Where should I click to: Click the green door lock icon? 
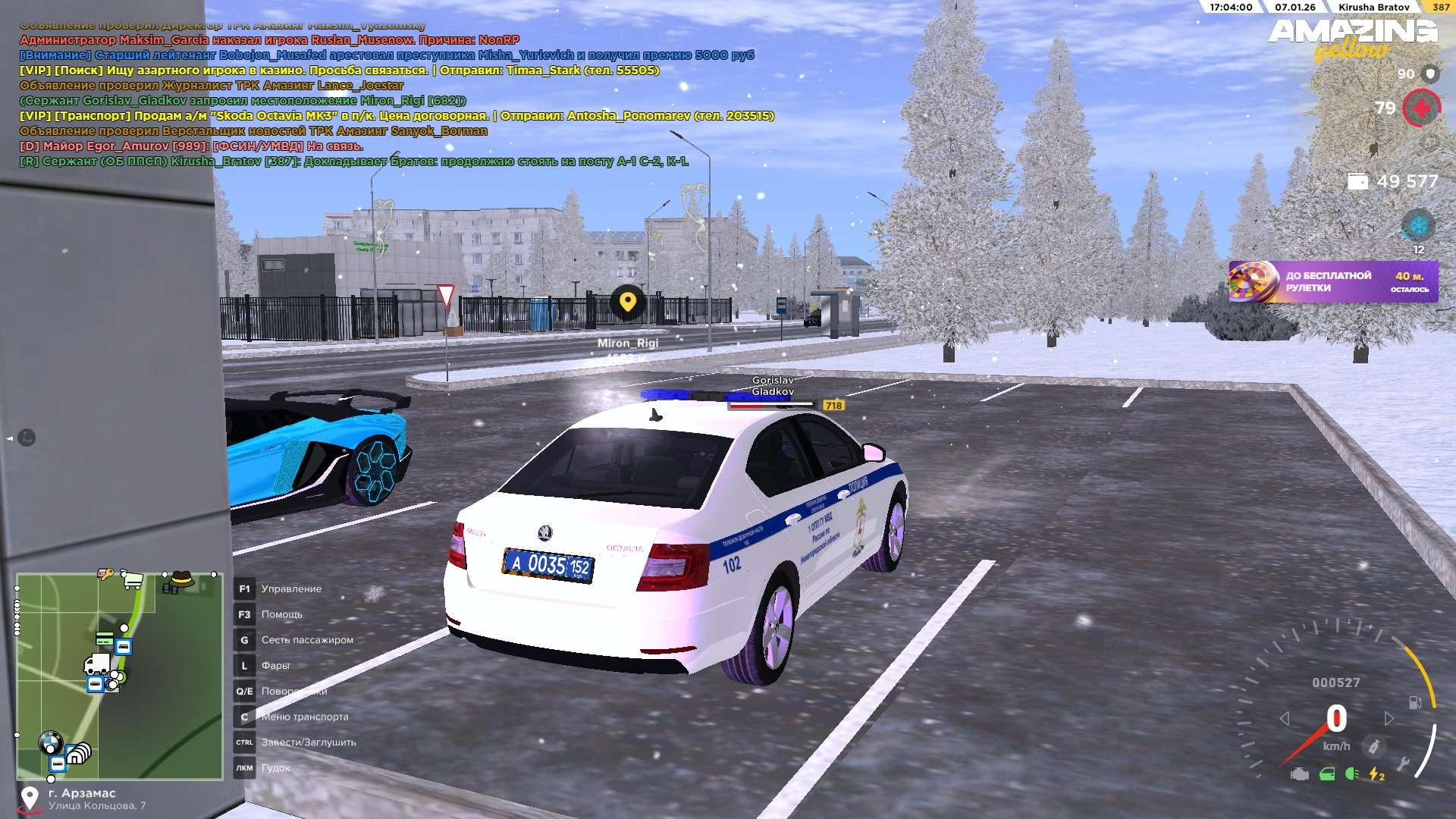click(x=1327, y=774)
